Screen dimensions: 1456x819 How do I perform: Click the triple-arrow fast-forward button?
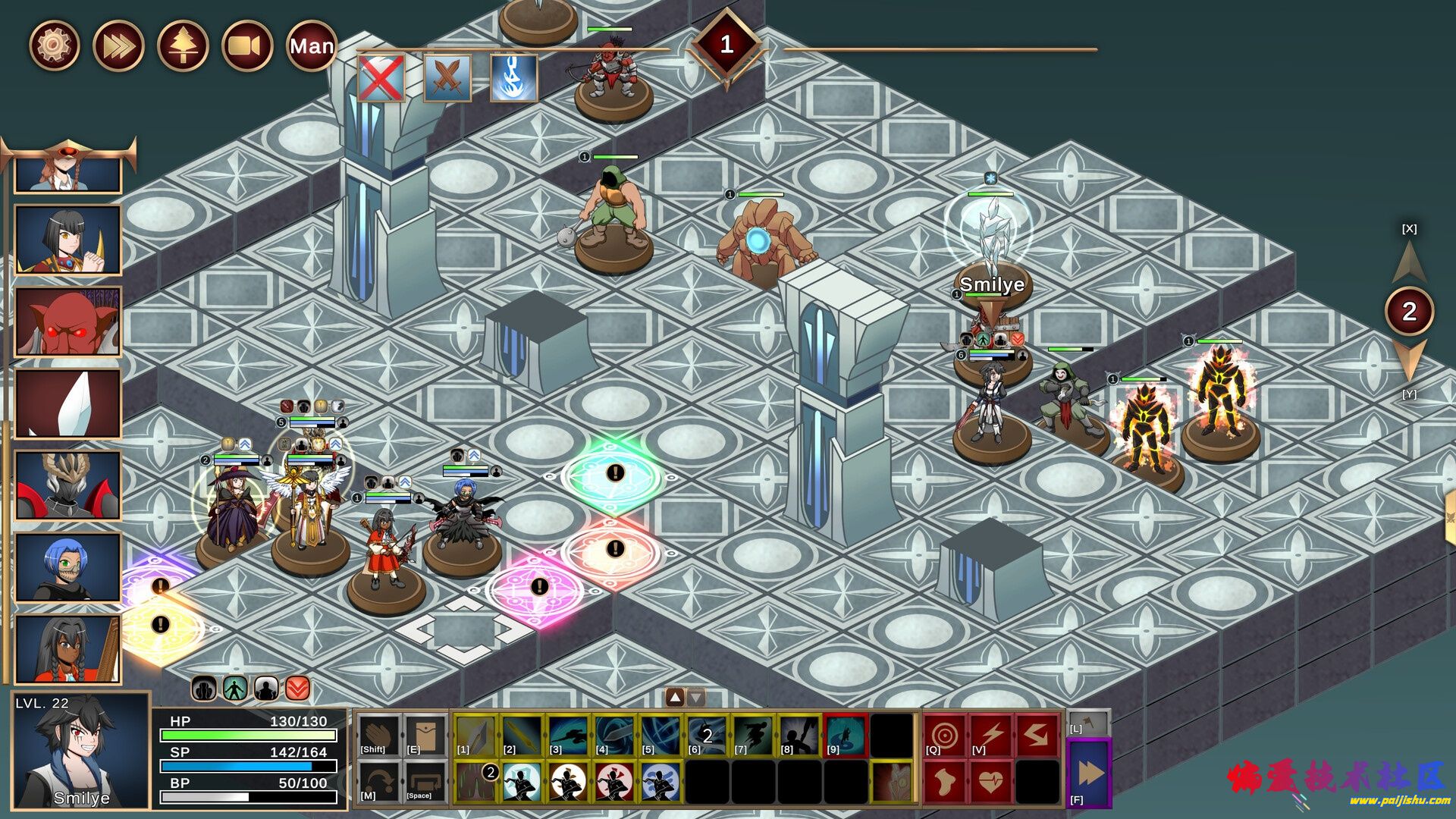(118, 45)
